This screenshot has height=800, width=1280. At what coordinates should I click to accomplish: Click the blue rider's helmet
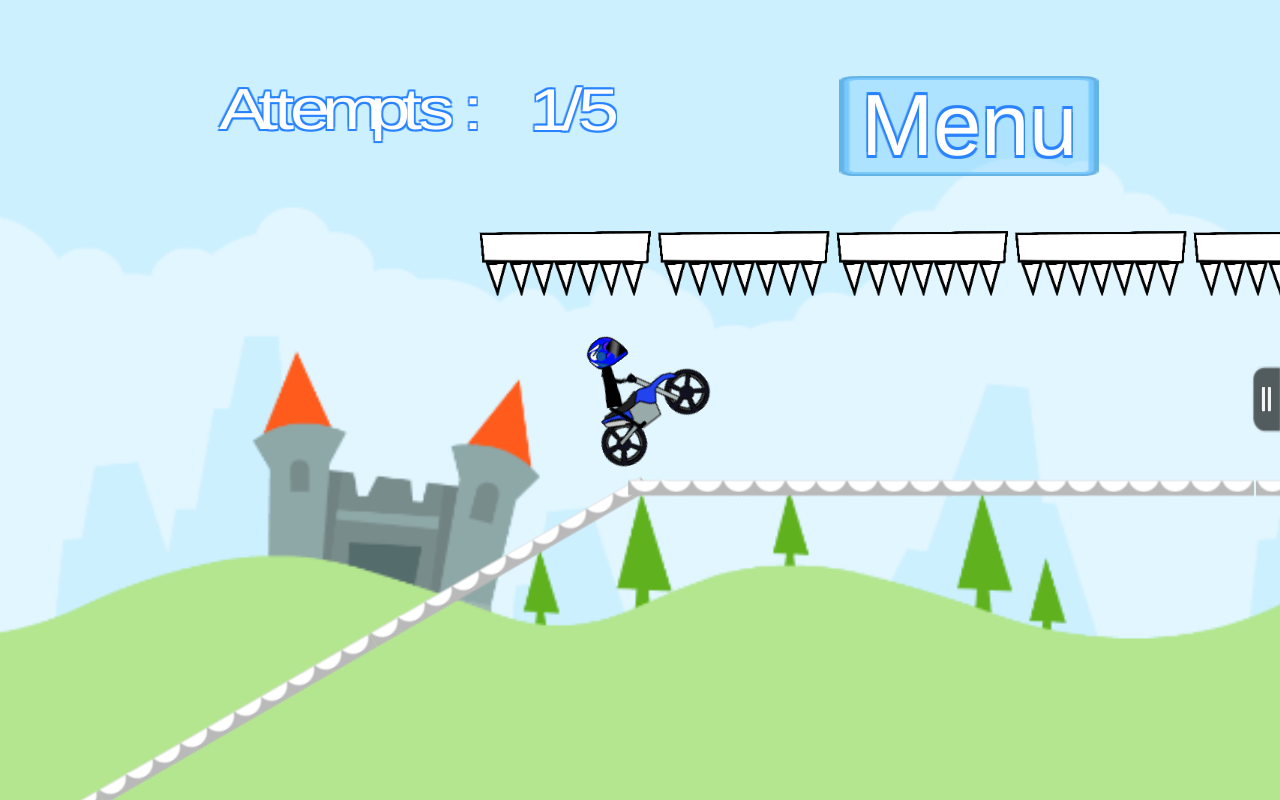(x=605, y=350)
